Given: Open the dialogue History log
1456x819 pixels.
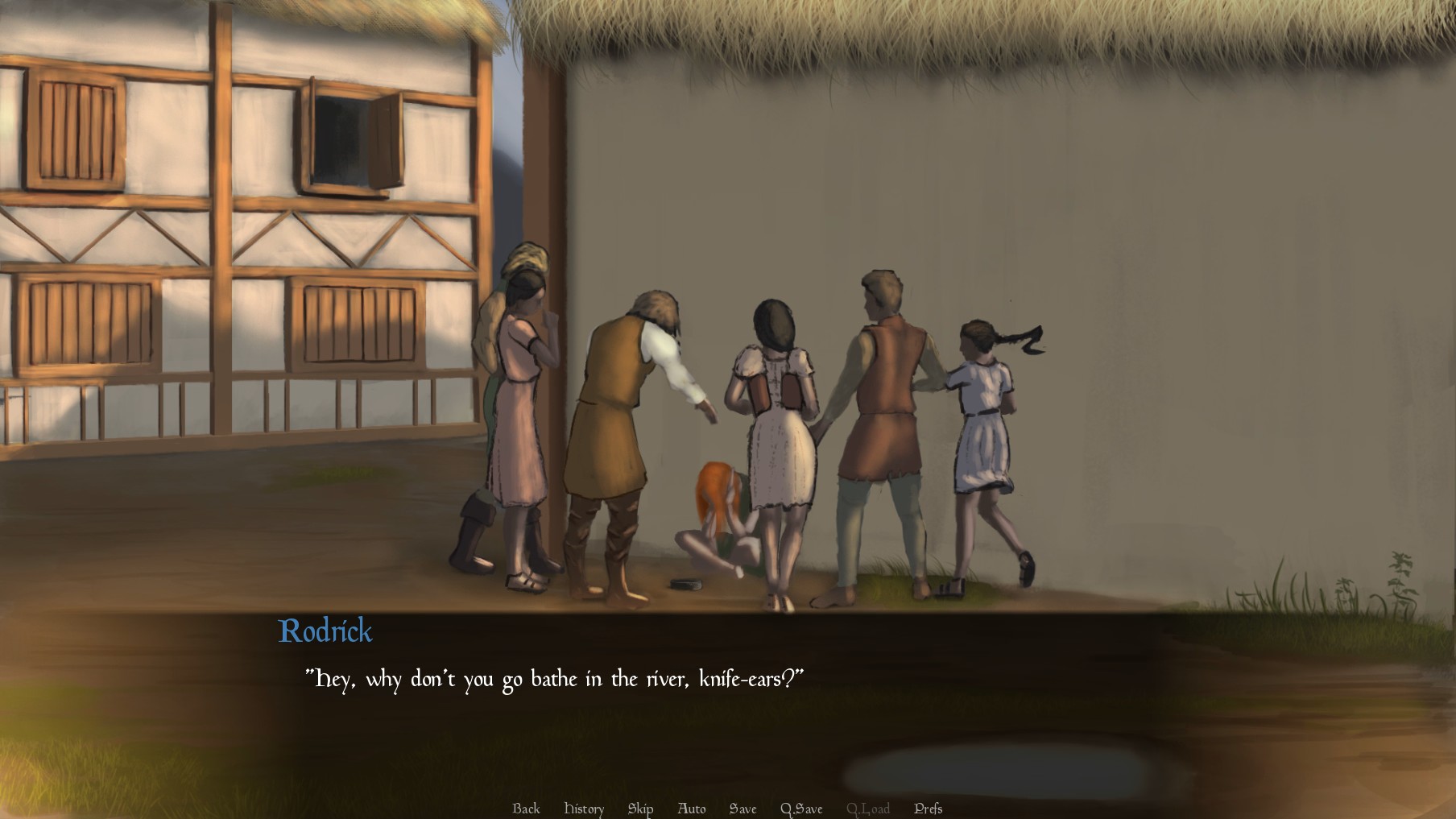Looking at the screenshot, I should click(584, 809).
